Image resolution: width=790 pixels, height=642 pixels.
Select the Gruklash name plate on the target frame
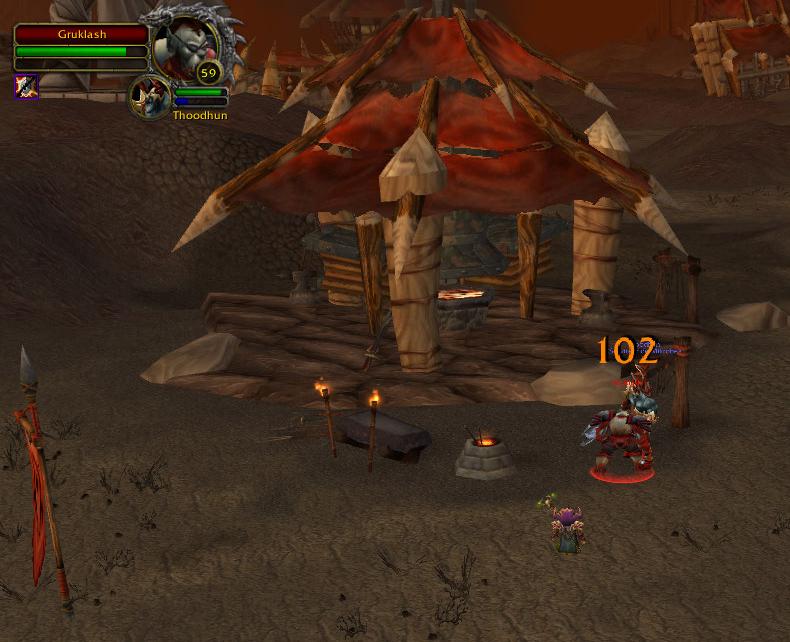81,34
